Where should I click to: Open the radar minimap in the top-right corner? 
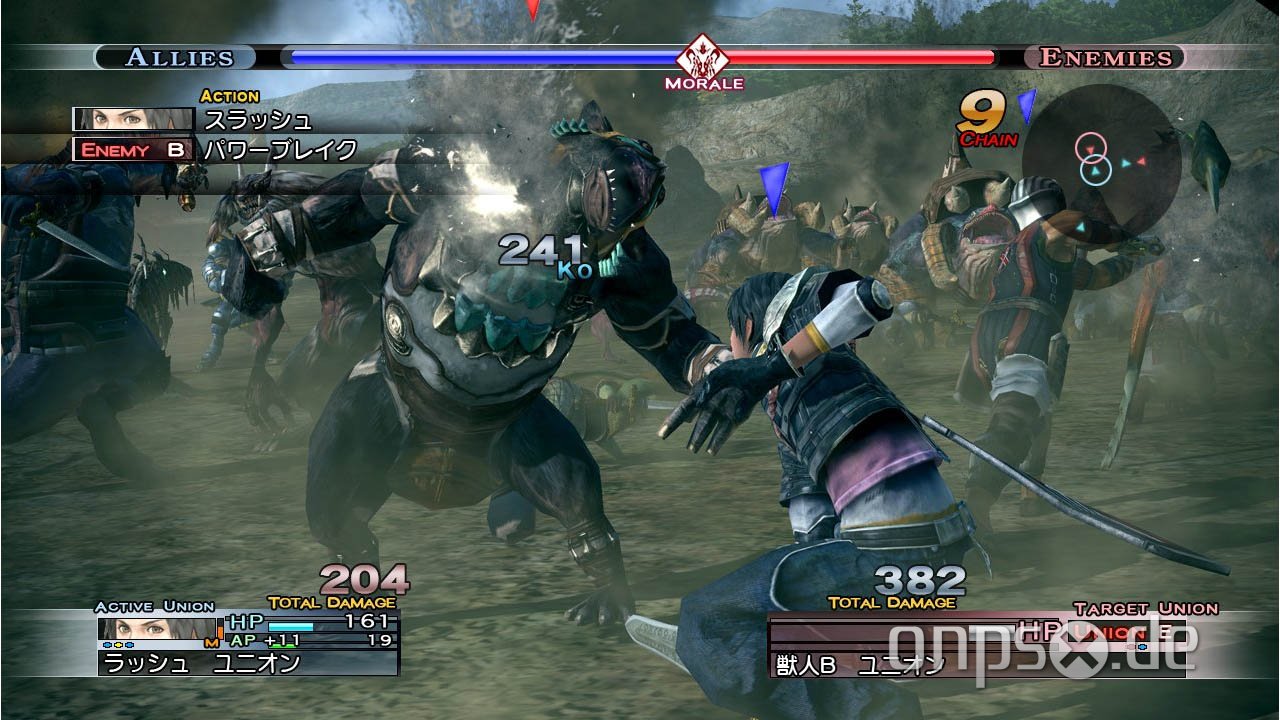1100,175
